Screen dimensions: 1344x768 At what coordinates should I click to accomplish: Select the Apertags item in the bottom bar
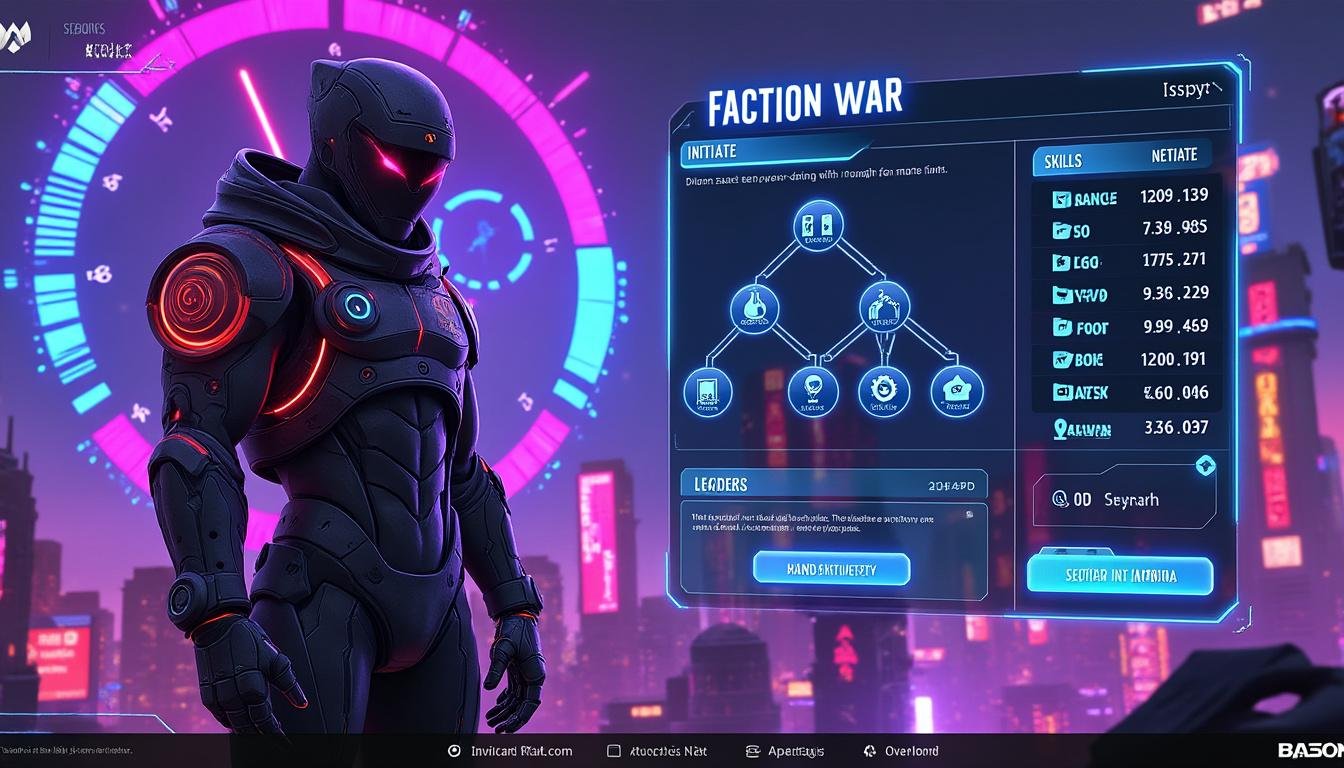786,751
